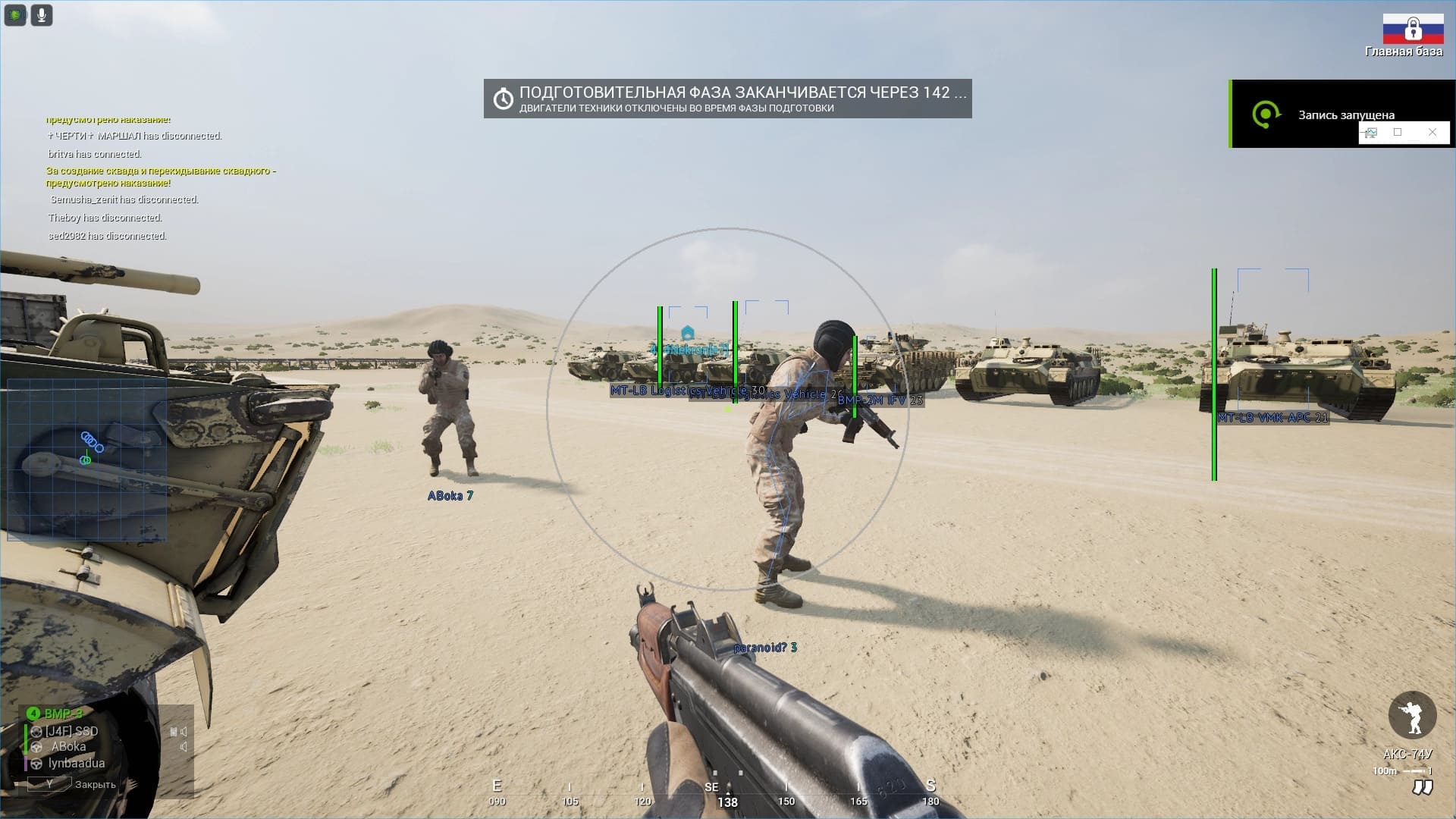The width and height of the screenshot is (1456, 819).
Task: Close the small overlay window
Action: coord(1432,132)
